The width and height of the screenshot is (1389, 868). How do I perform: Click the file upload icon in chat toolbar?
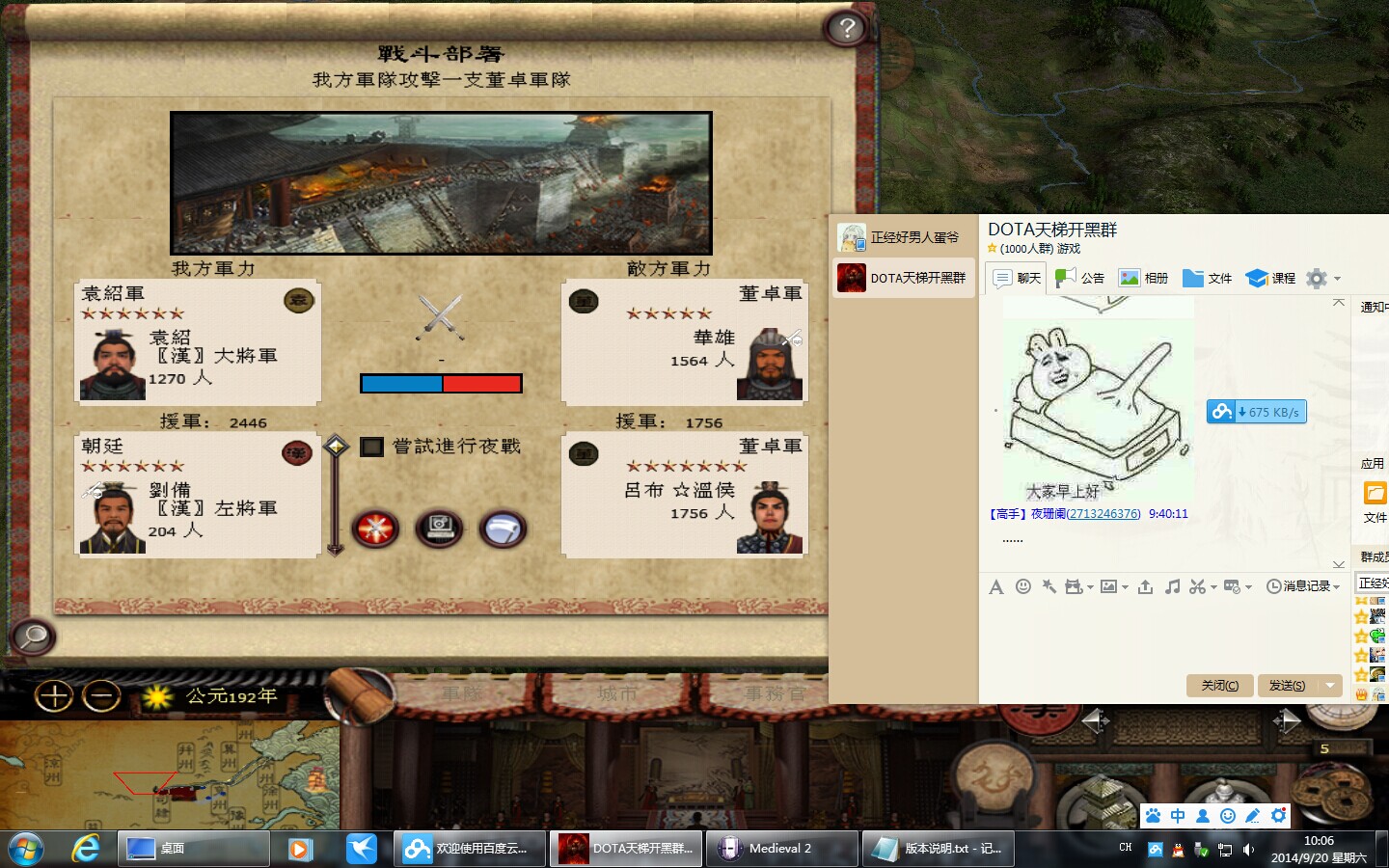coord(1146,586)
